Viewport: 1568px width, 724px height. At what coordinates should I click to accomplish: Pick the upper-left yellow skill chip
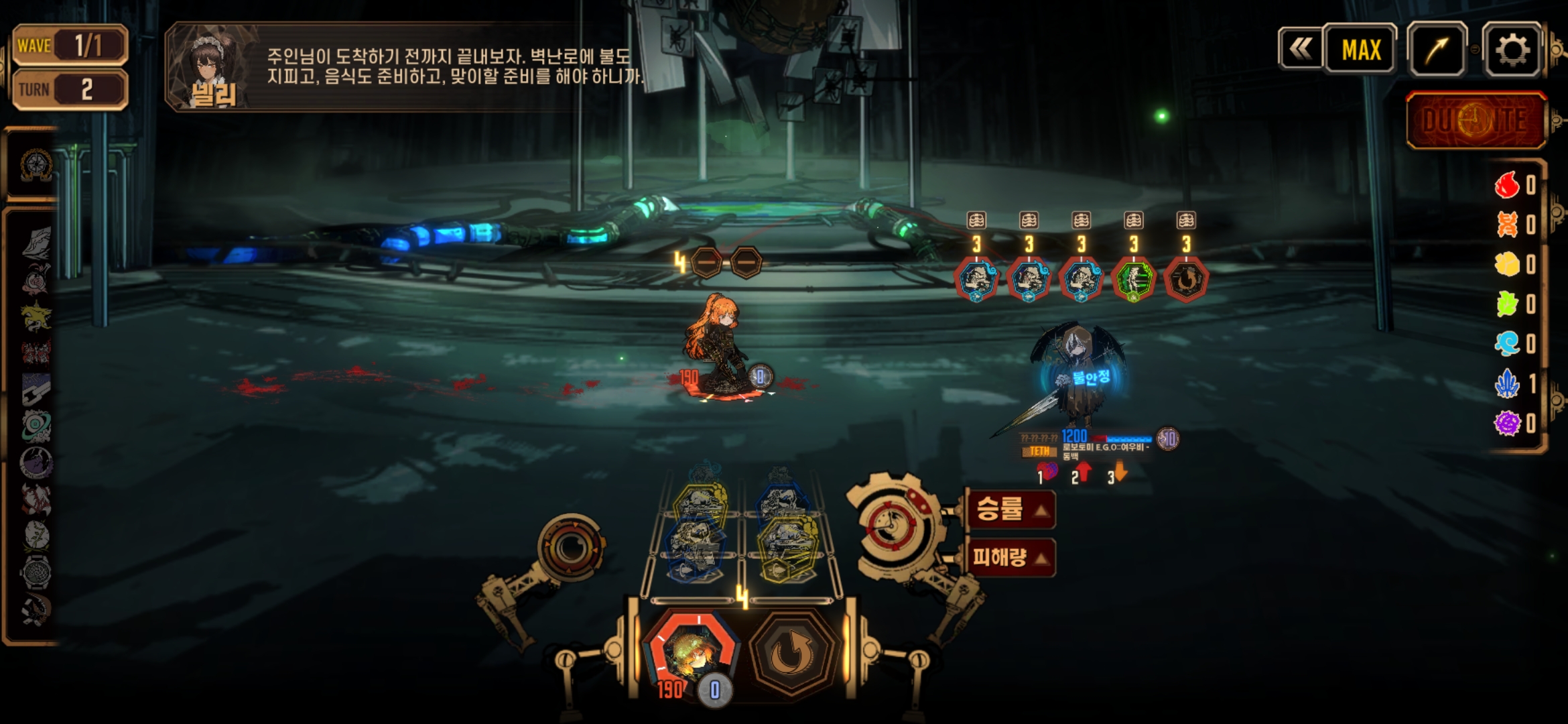point(698,501)
